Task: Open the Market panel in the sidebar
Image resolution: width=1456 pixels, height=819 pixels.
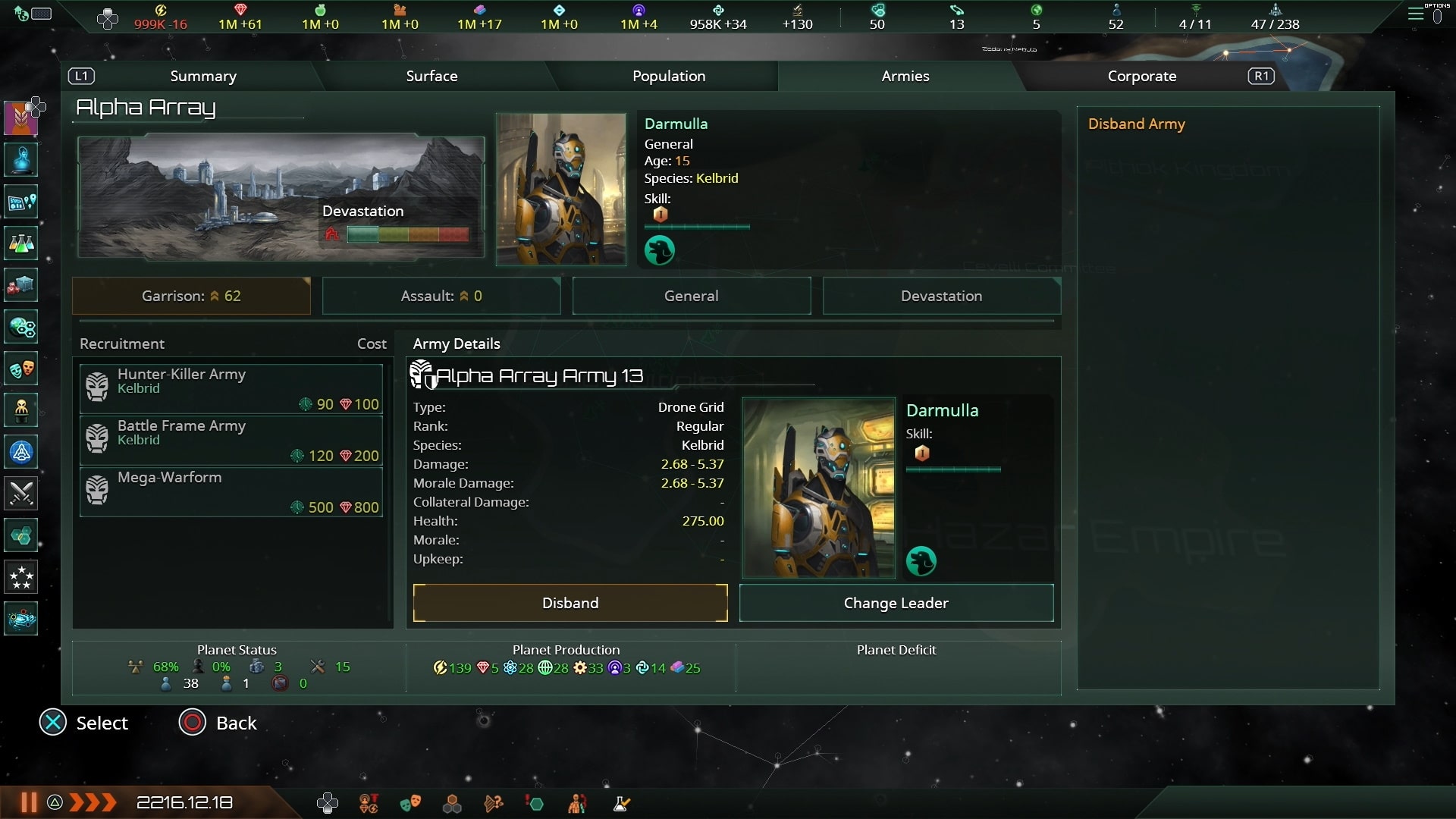Action: pos(20,284)
